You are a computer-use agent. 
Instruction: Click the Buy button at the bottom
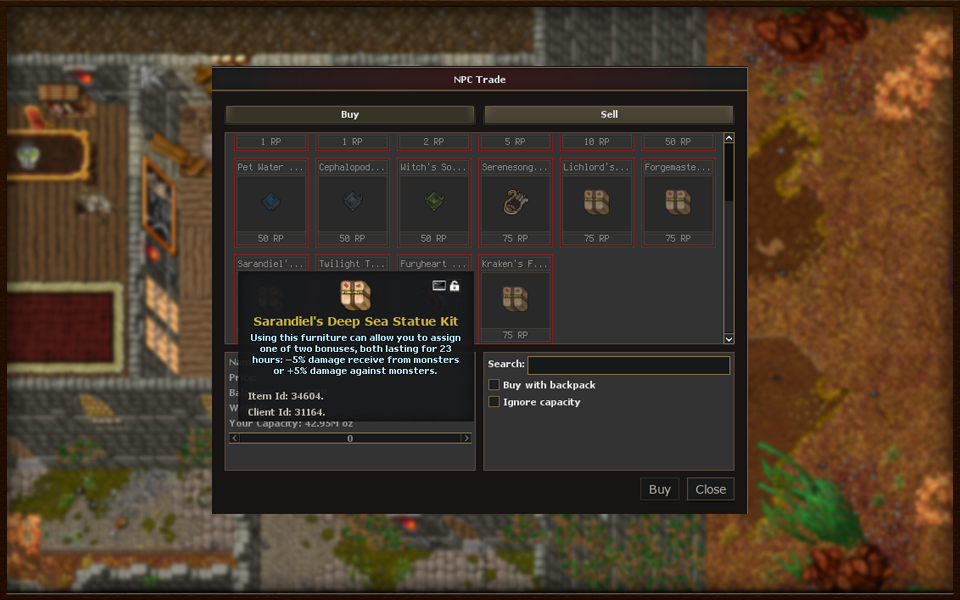659,489
